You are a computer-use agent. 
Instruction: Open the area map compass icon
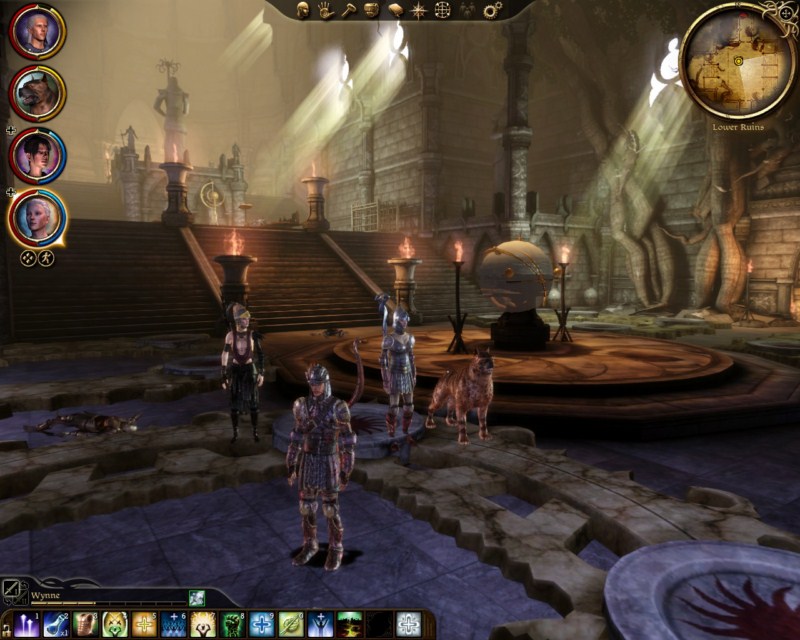point(418,10)
